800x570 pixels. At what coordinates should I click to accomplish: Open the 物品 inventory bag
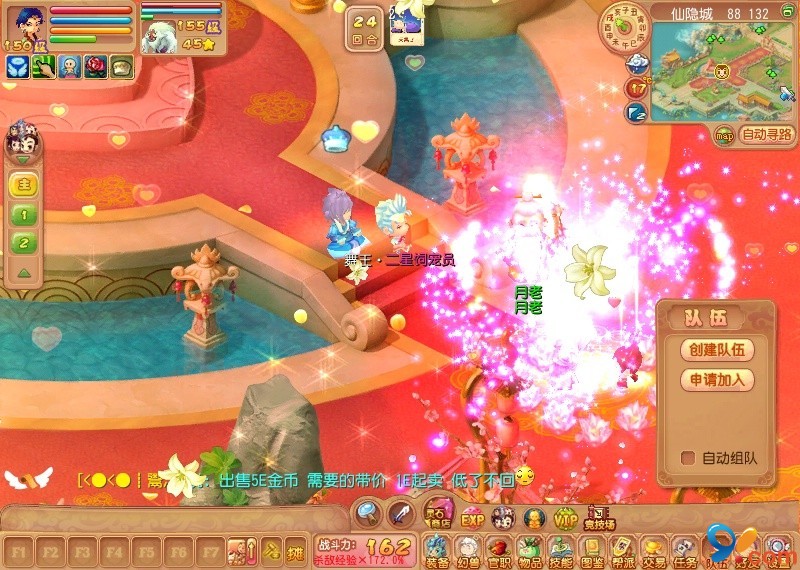(x=529, y=549)
